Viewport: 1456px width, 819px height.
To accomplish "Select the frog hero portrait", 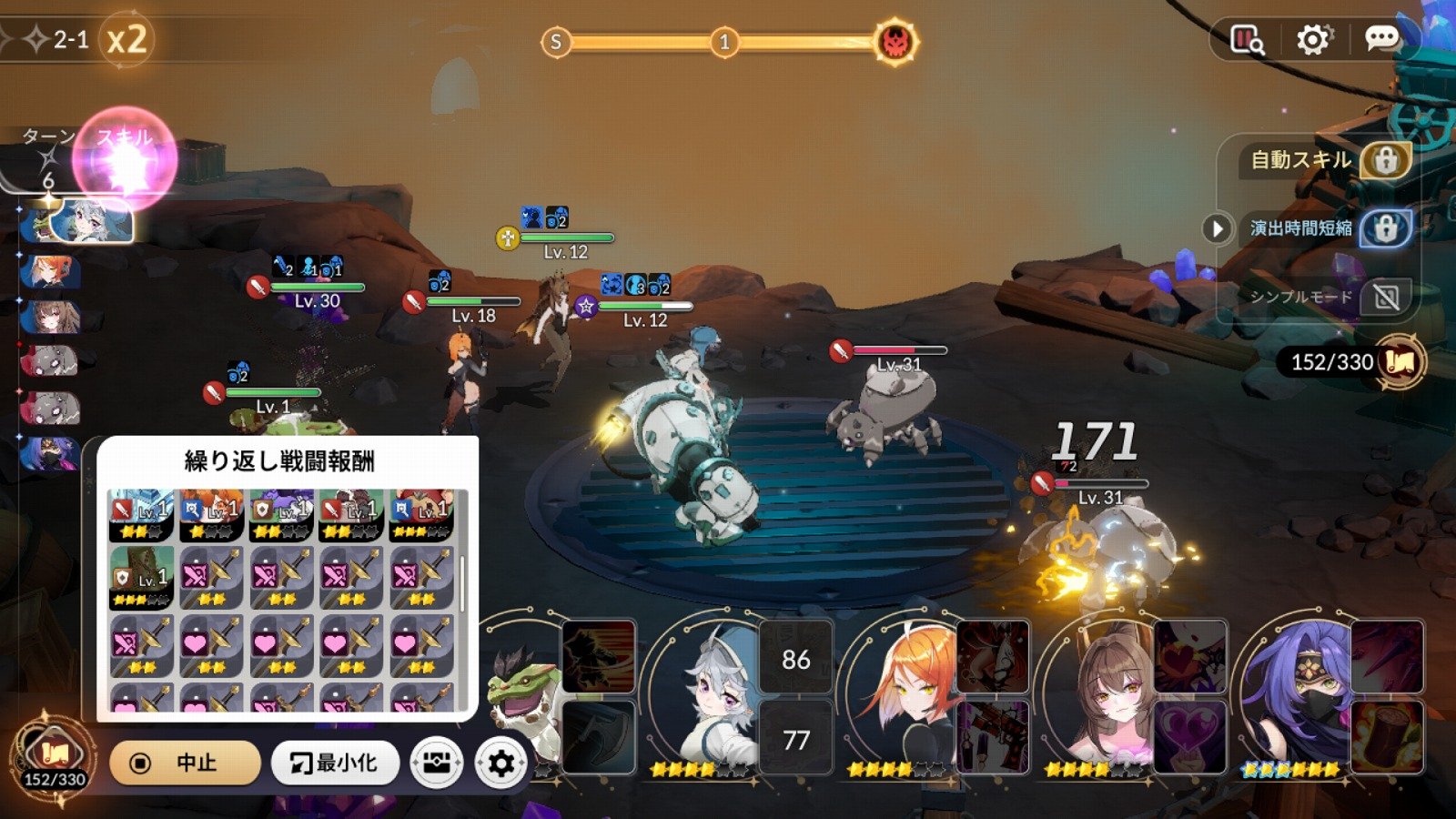I will [523, 701].
